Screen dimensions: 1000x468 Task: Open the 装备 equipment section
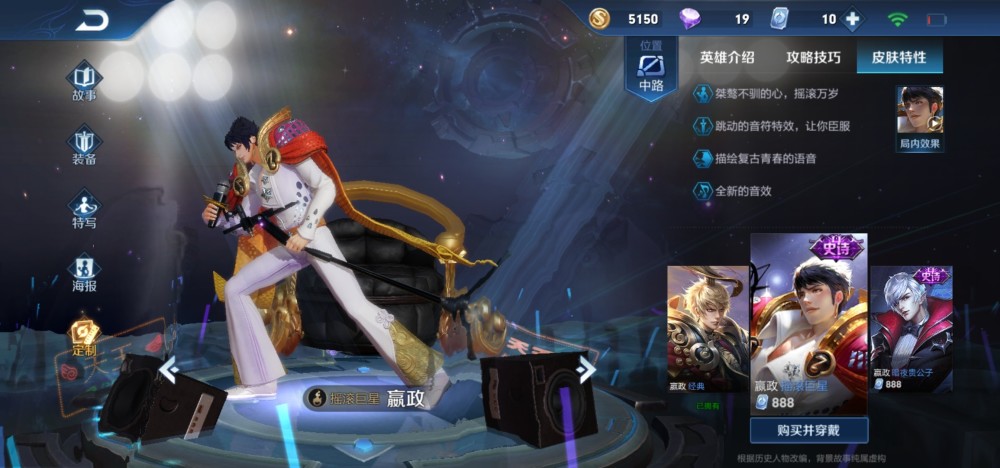84,144
